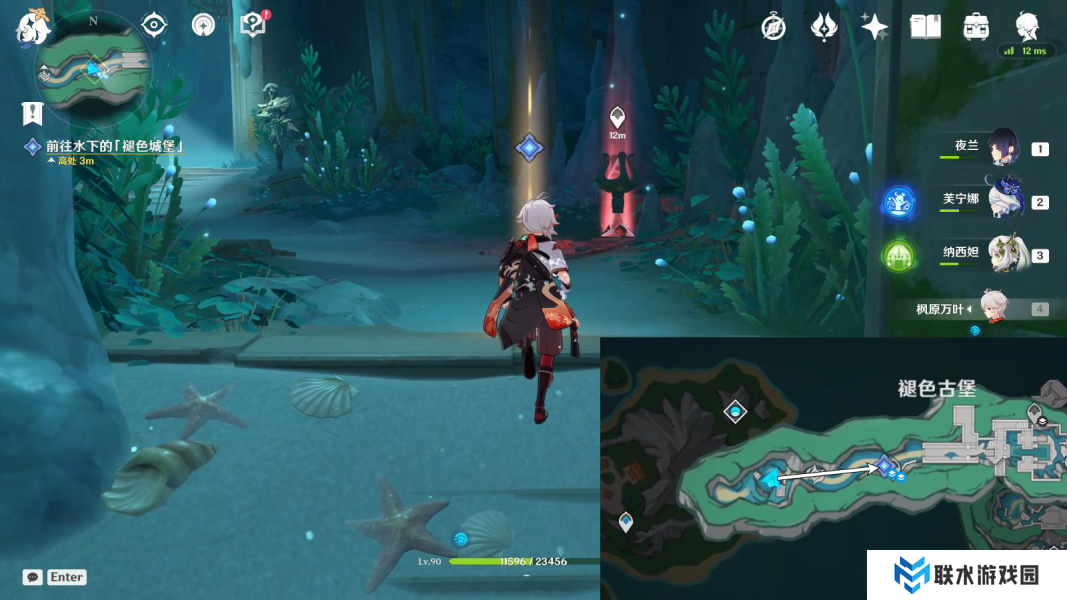The width and height of the screenshot is (1067, 600).
Task: Open the Adventurer Handbook book icon
Action: click(925, 27)
